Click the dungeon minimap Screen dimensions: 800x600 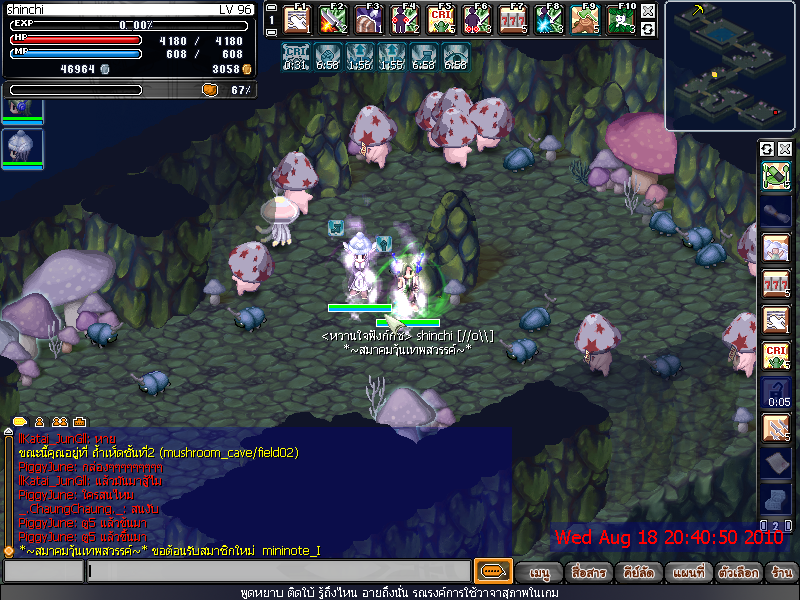tap(731, 65)
